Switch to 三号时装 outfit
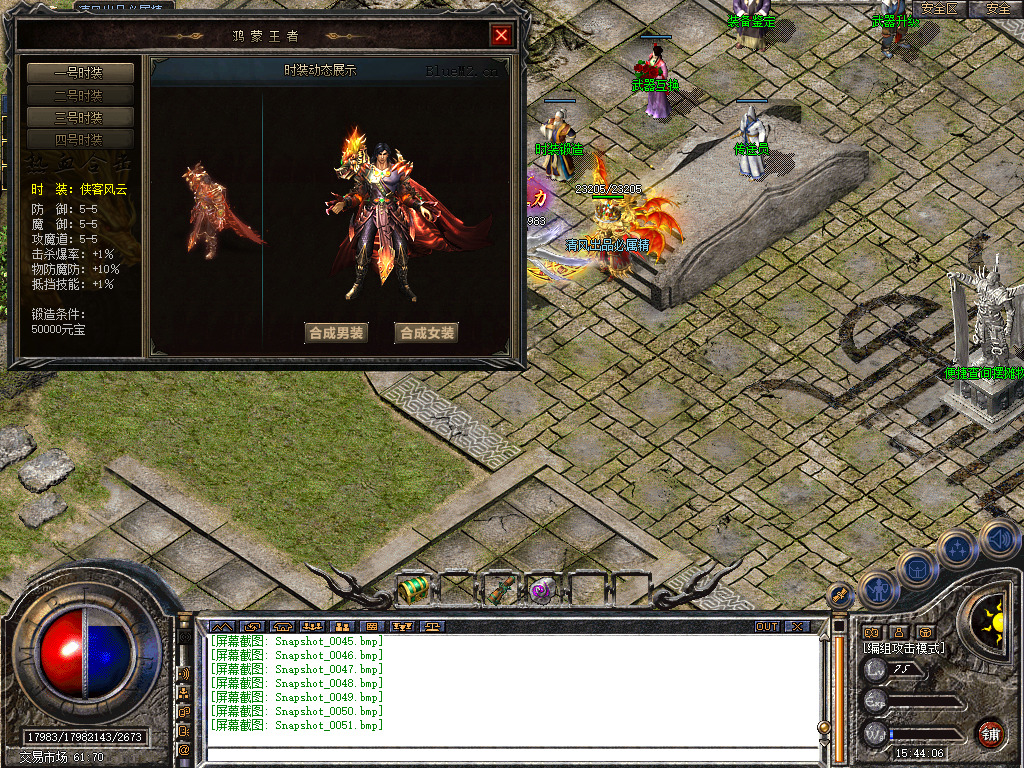 pos(80,117)
